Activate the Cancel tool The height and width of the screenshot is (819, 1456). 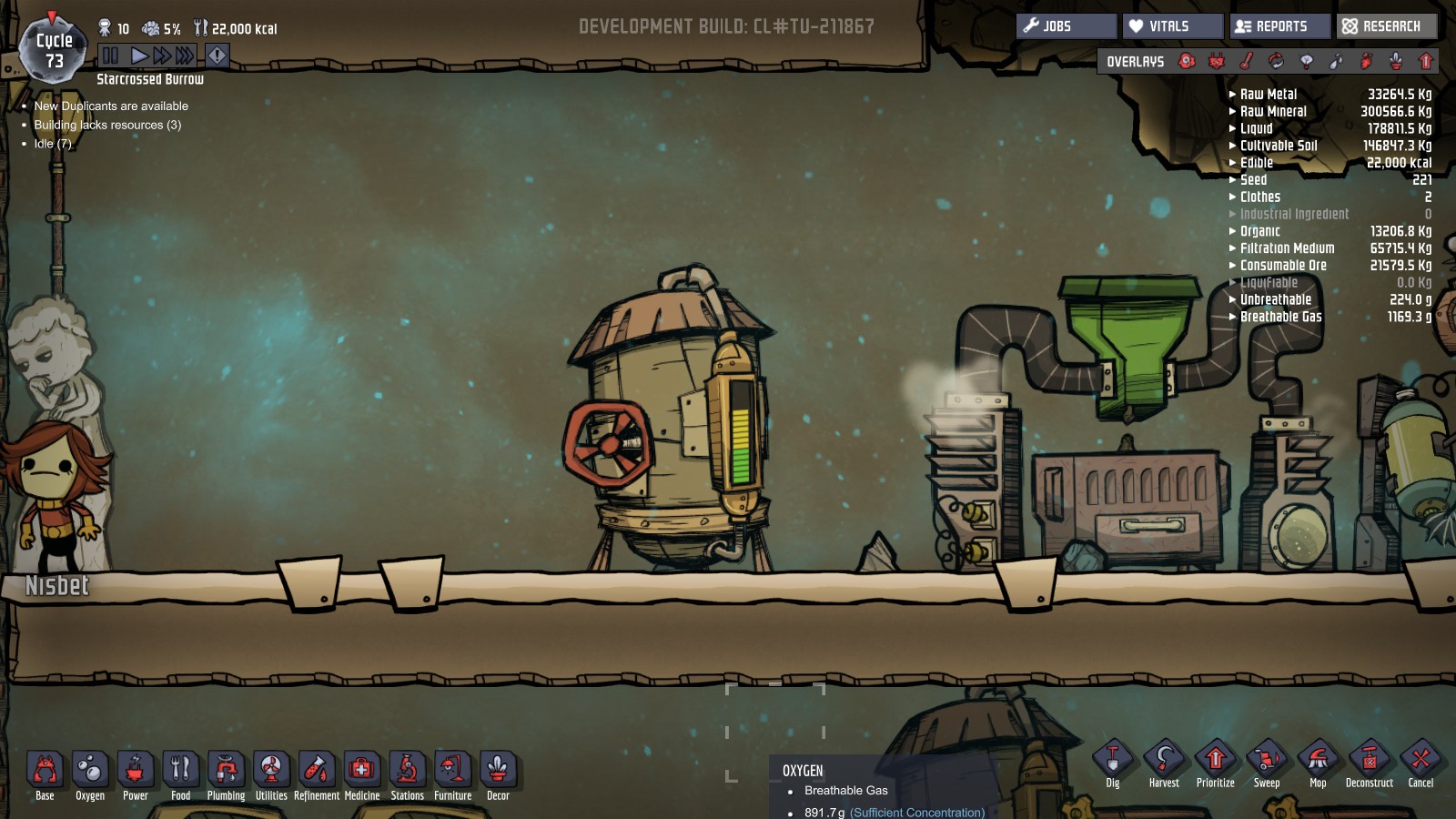pyautogui.click(x=1421, y=760)
